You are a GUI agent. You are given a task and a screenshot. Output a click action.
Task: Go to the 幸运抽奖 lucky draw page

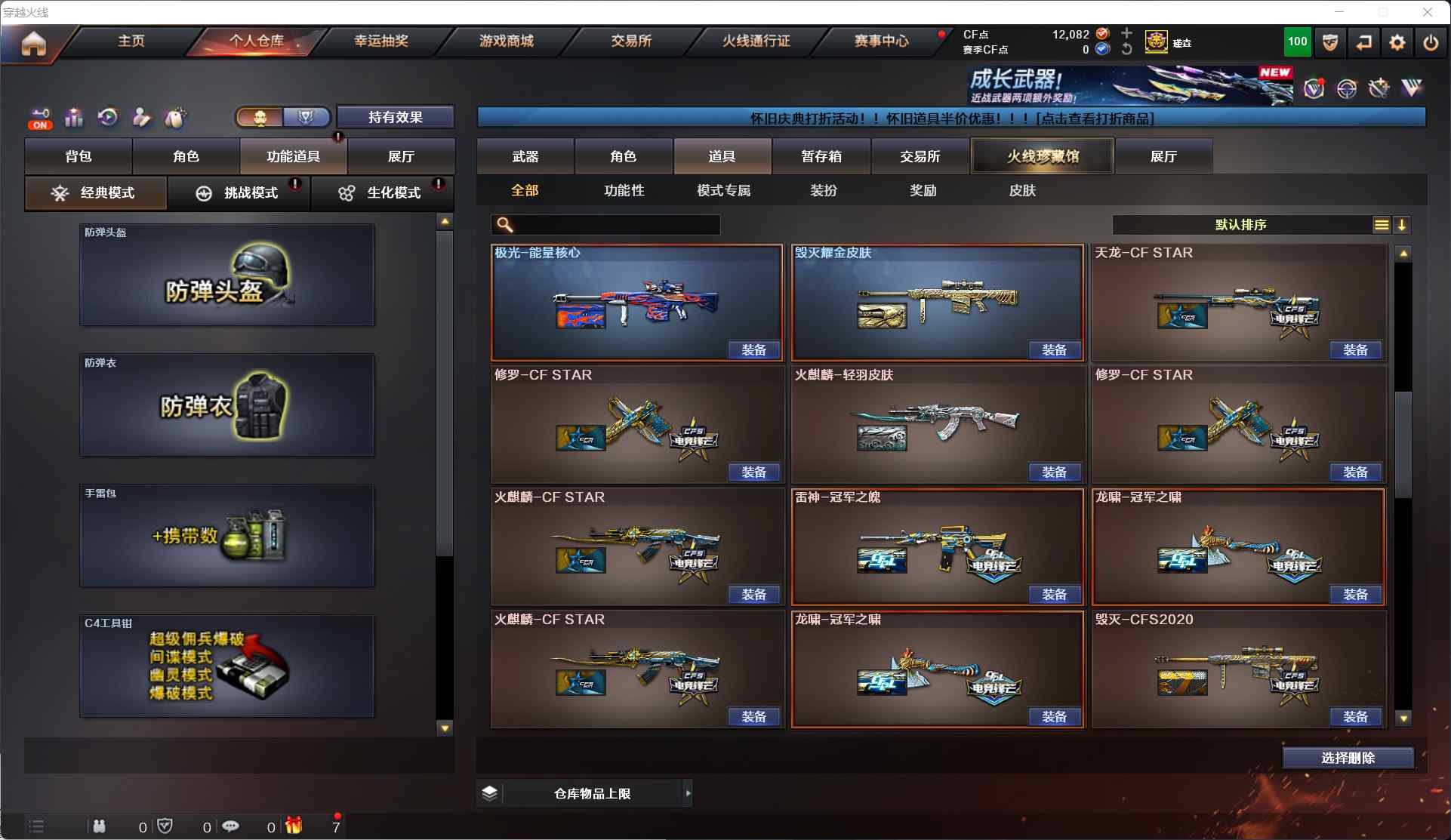[381, 41]
